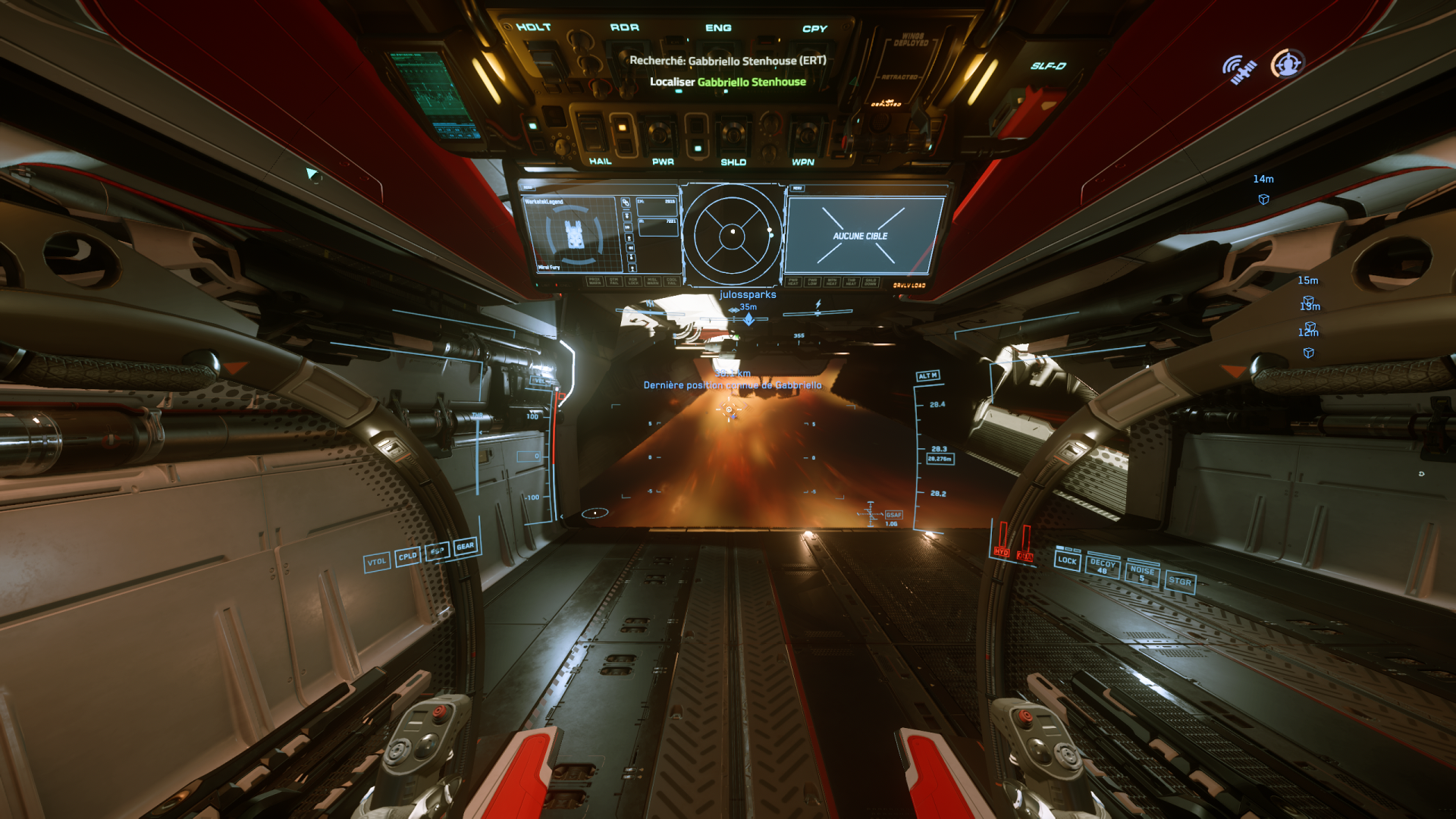Select the DECOY countermeasure
1456x819 pixels.
[1103, 566]
